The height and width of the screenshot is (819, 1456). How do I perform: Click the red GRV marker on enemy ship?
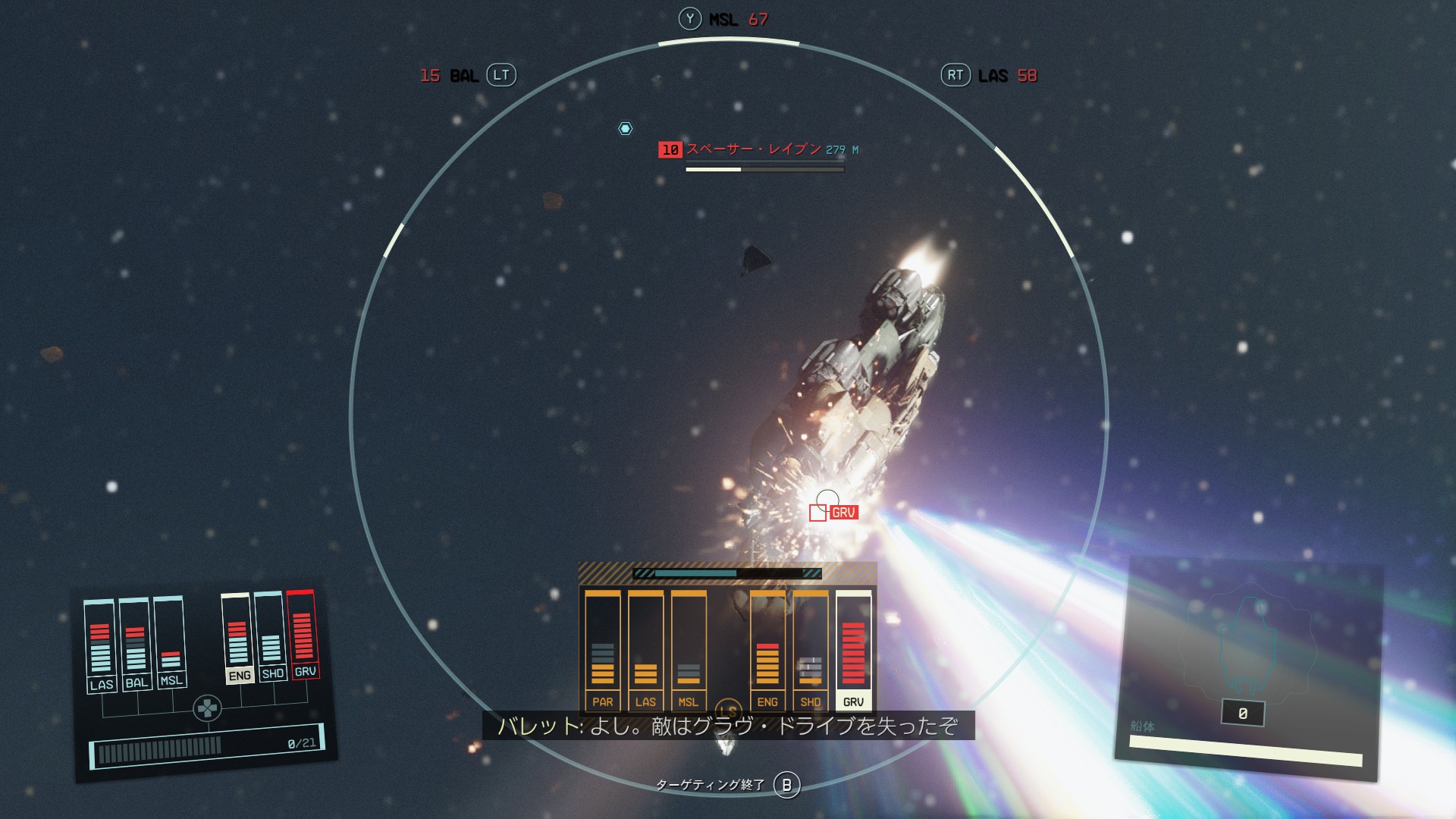tap(843, 513)
